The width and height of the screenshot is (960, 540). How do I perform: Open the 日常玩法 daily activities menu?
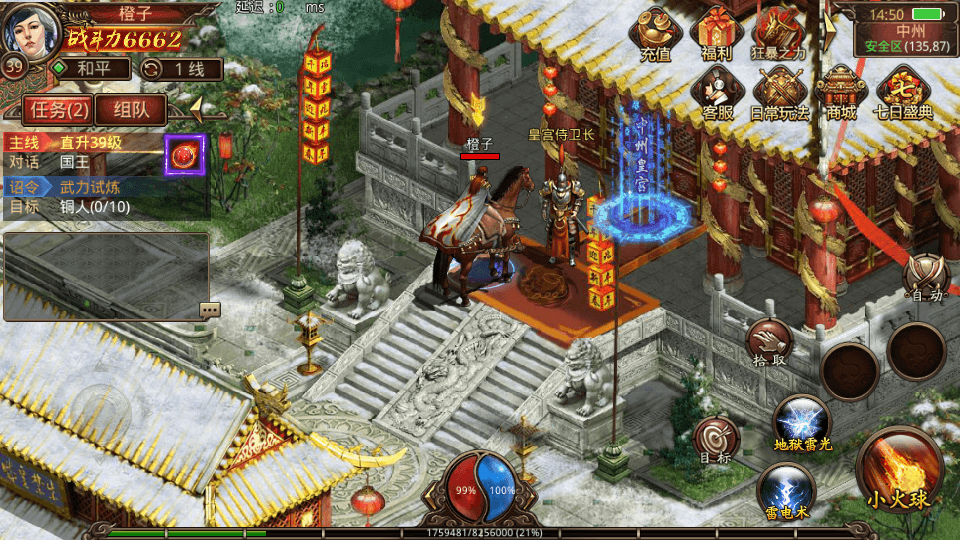tap(779, 92)
